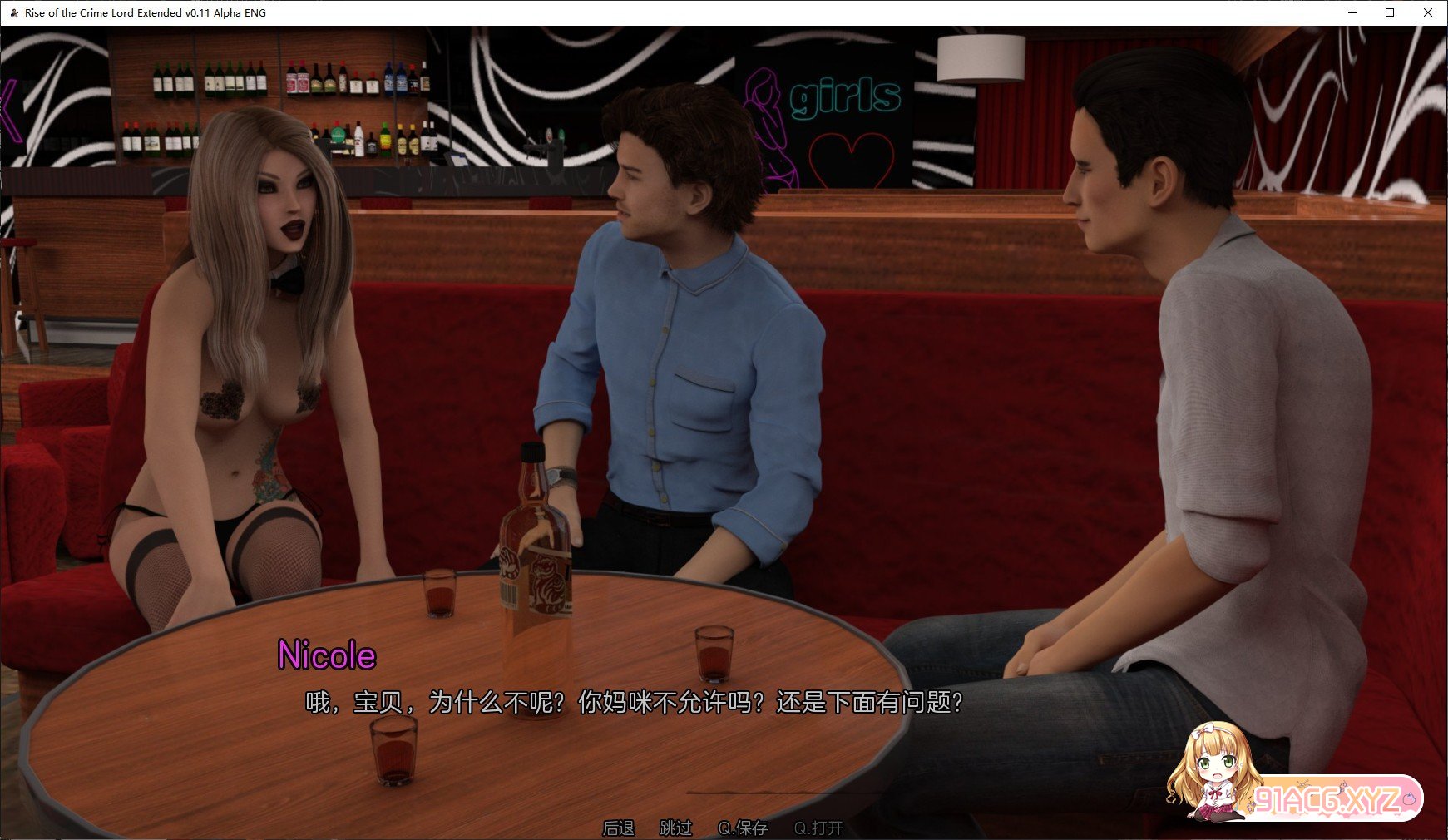Select the Q.打开 quick load button
1448x840 pixels.
point(818,828)
